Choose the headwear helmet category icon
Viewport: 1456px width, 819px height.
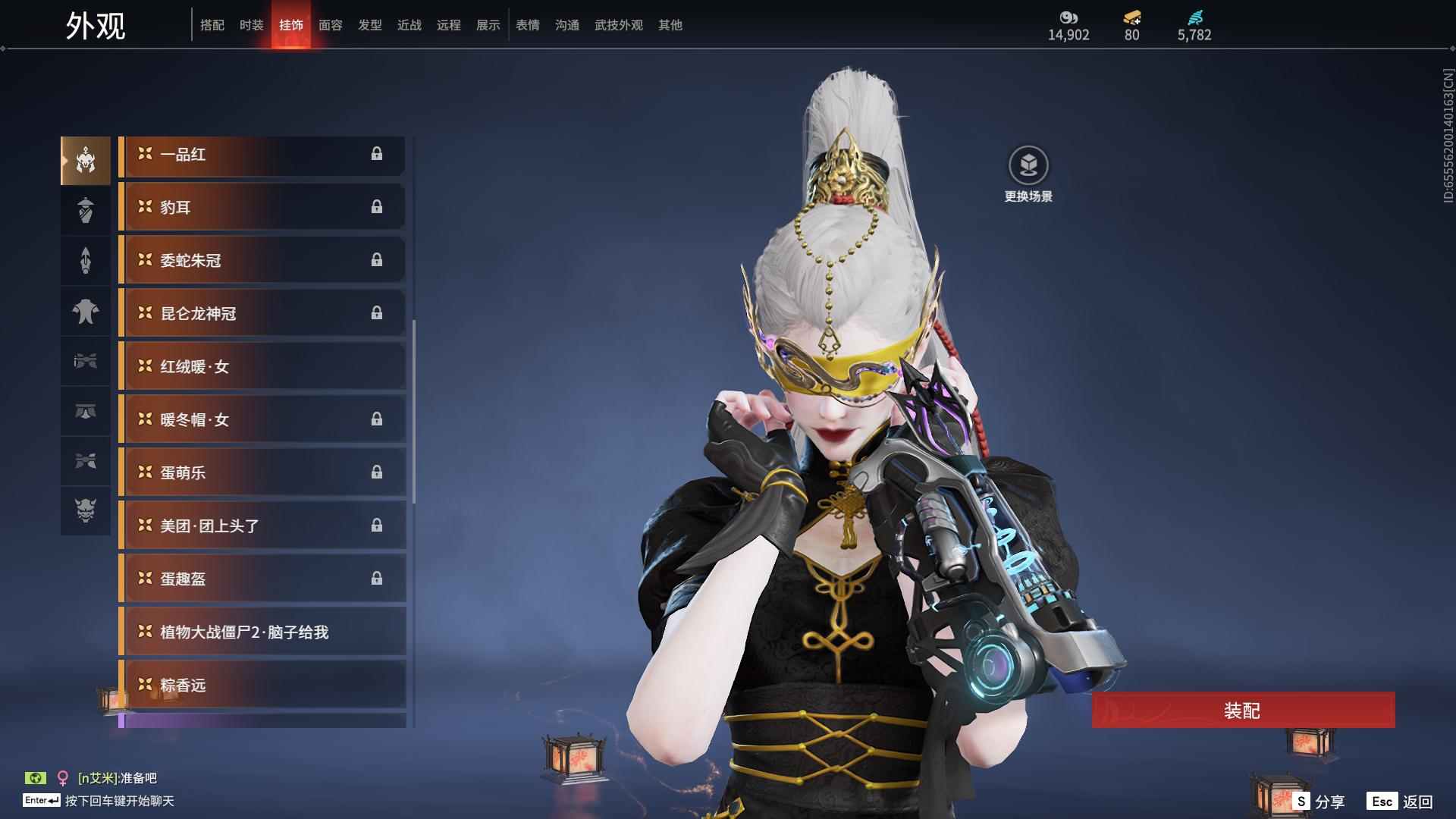pos(86,160)
